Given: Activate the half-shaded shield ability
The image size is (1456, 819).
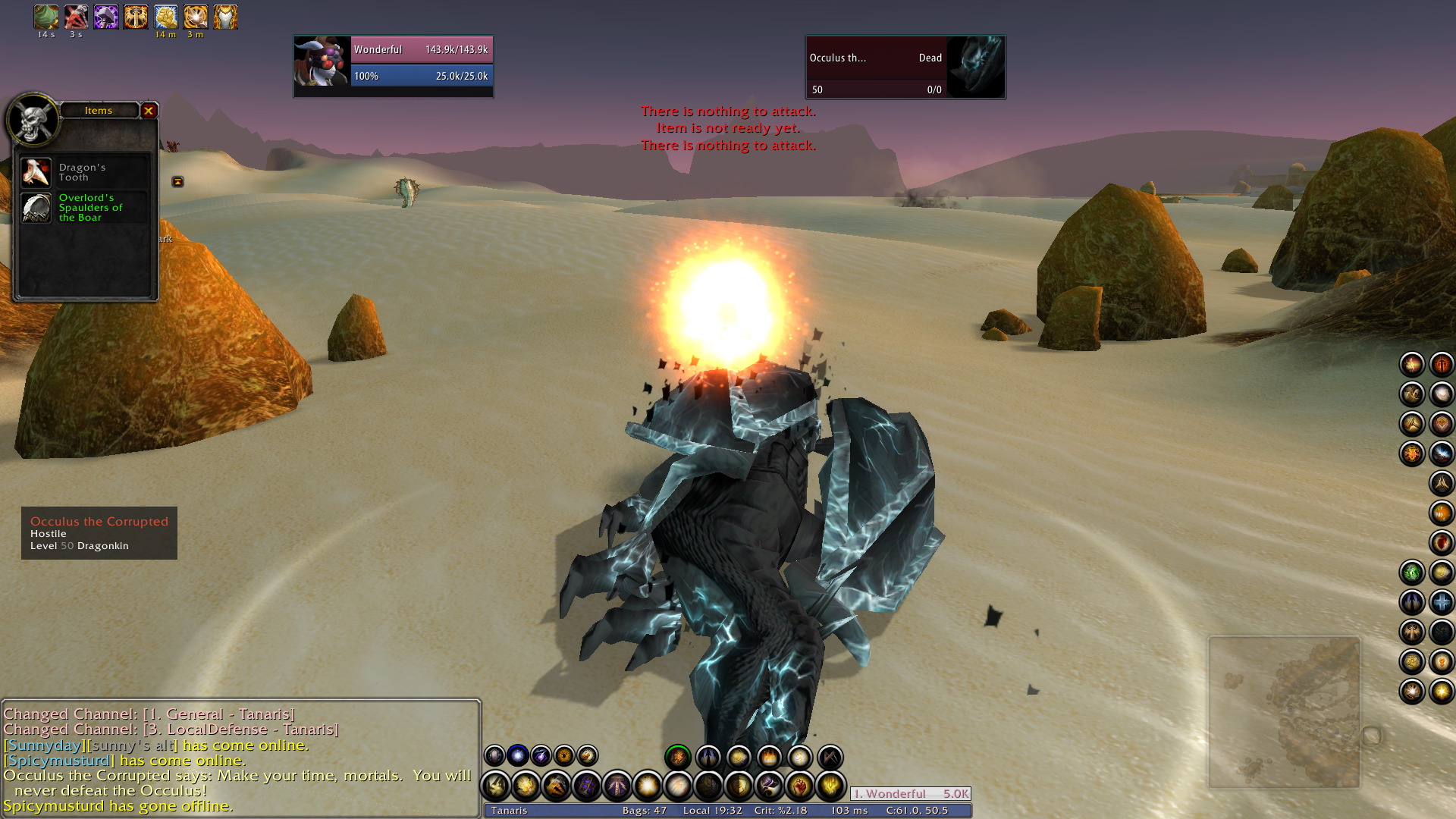Looking at the screenshot, I should pyautogui.click(x=739, y=786).
